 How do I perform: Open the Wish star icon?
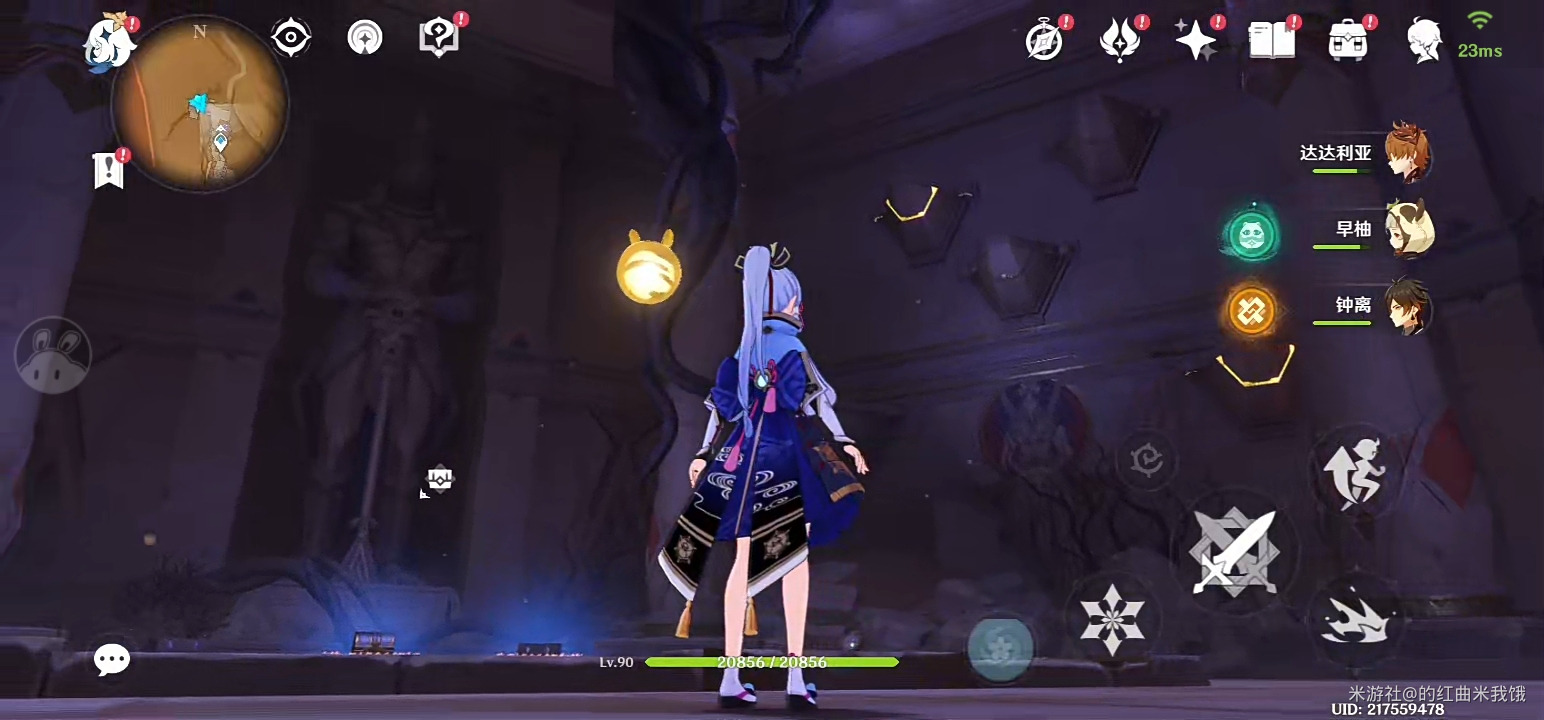(1195, 41)
